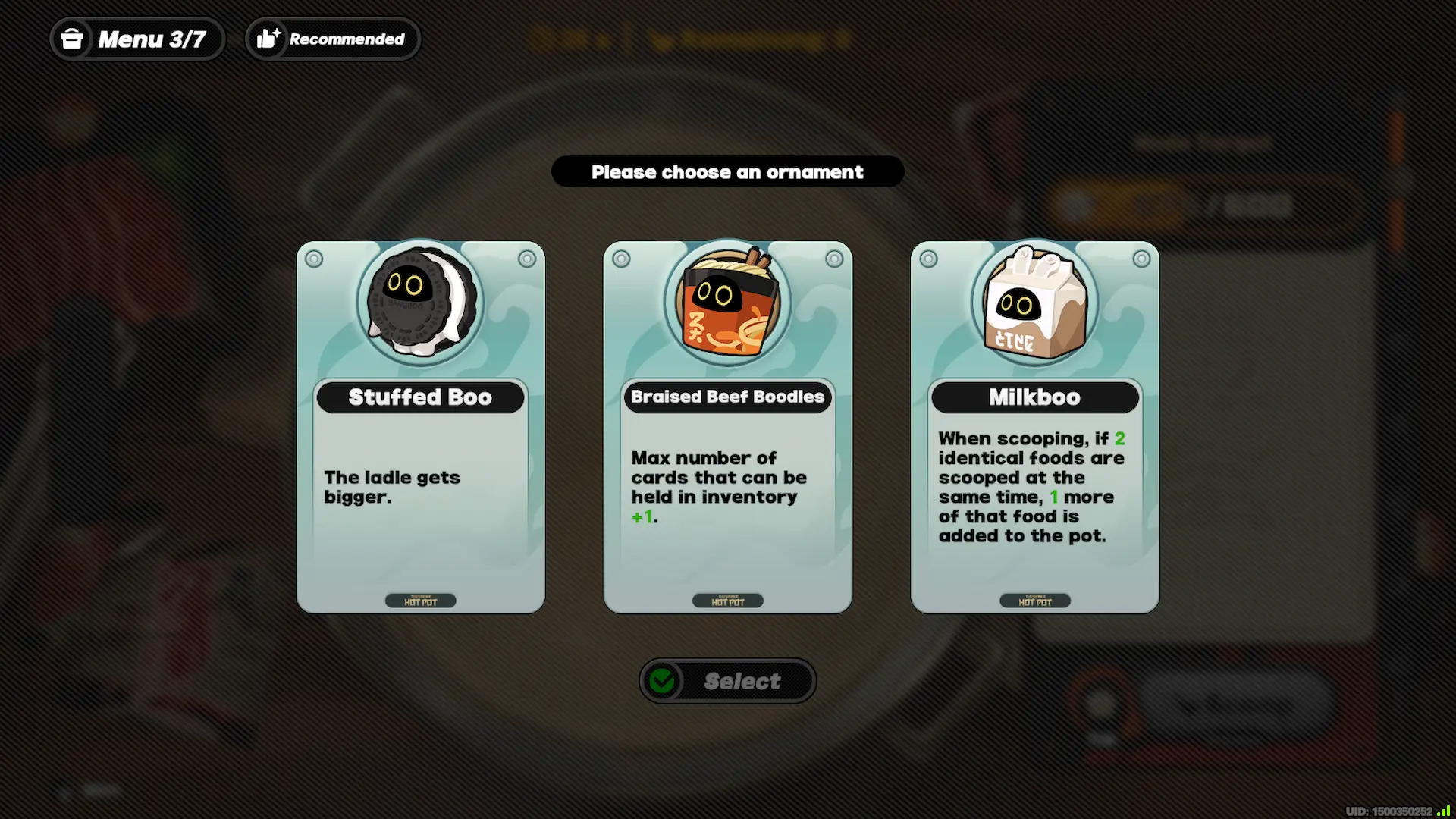Click the green +1 value in Braised Beef Boodles text
The image size is (1456, 819).
(641, 517)
